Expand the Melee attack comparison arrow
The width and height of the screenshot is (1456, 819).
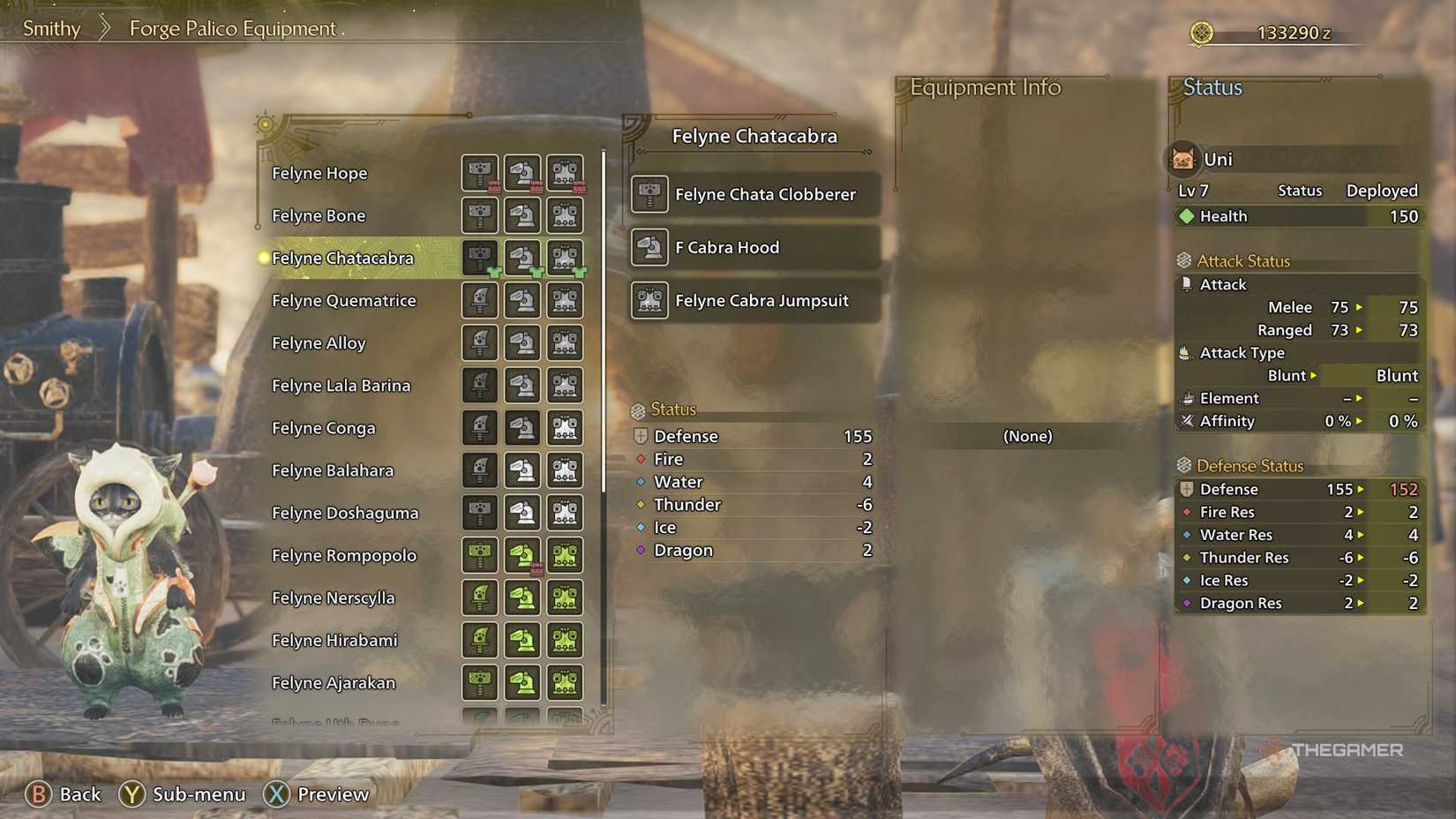(x=1360, y=307)
